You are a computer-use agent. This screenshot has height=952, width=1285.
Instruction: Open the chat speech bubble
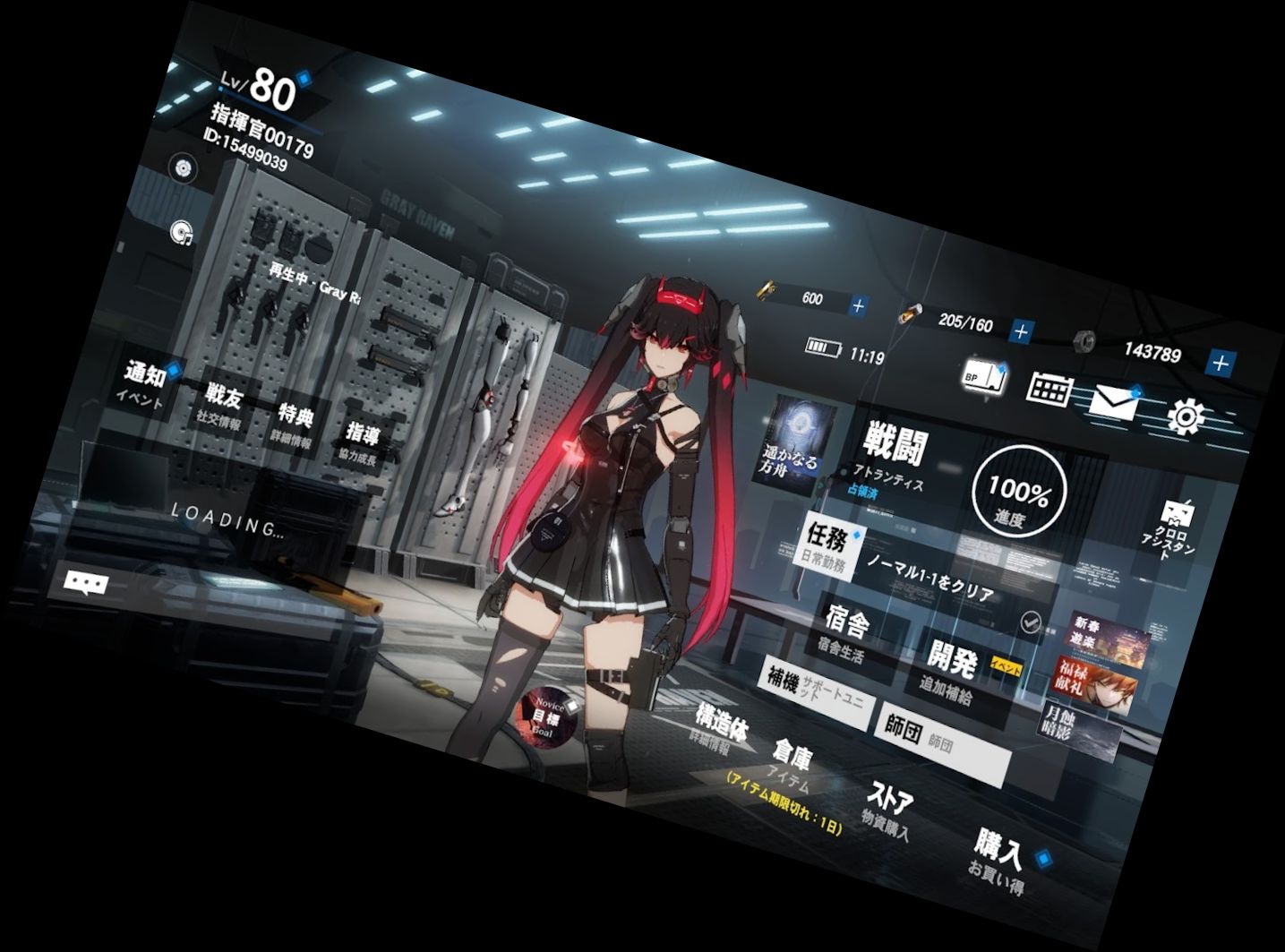(86, 584)
